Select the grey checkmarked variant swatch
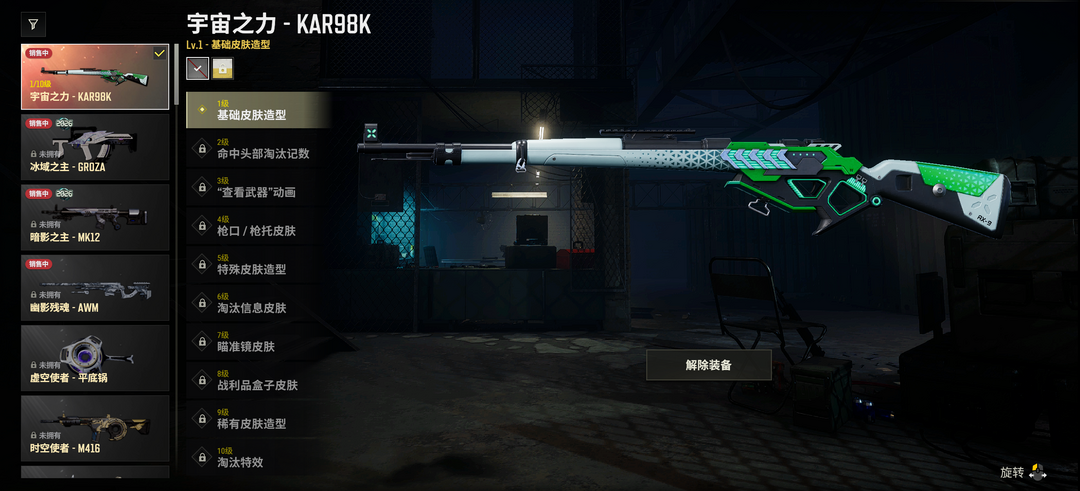 [x=197, y=68]
